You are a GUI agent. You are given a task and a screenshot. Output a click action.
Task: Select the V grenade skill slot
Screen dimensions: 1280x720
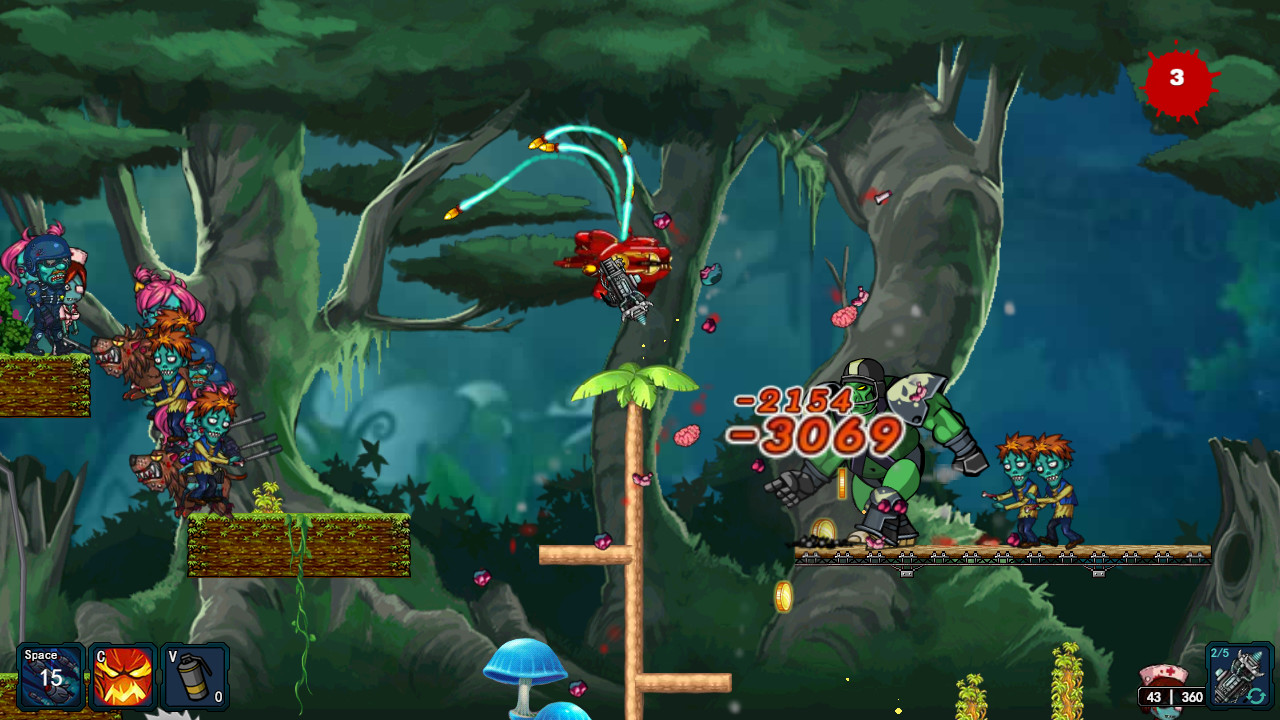pos(196,676)
